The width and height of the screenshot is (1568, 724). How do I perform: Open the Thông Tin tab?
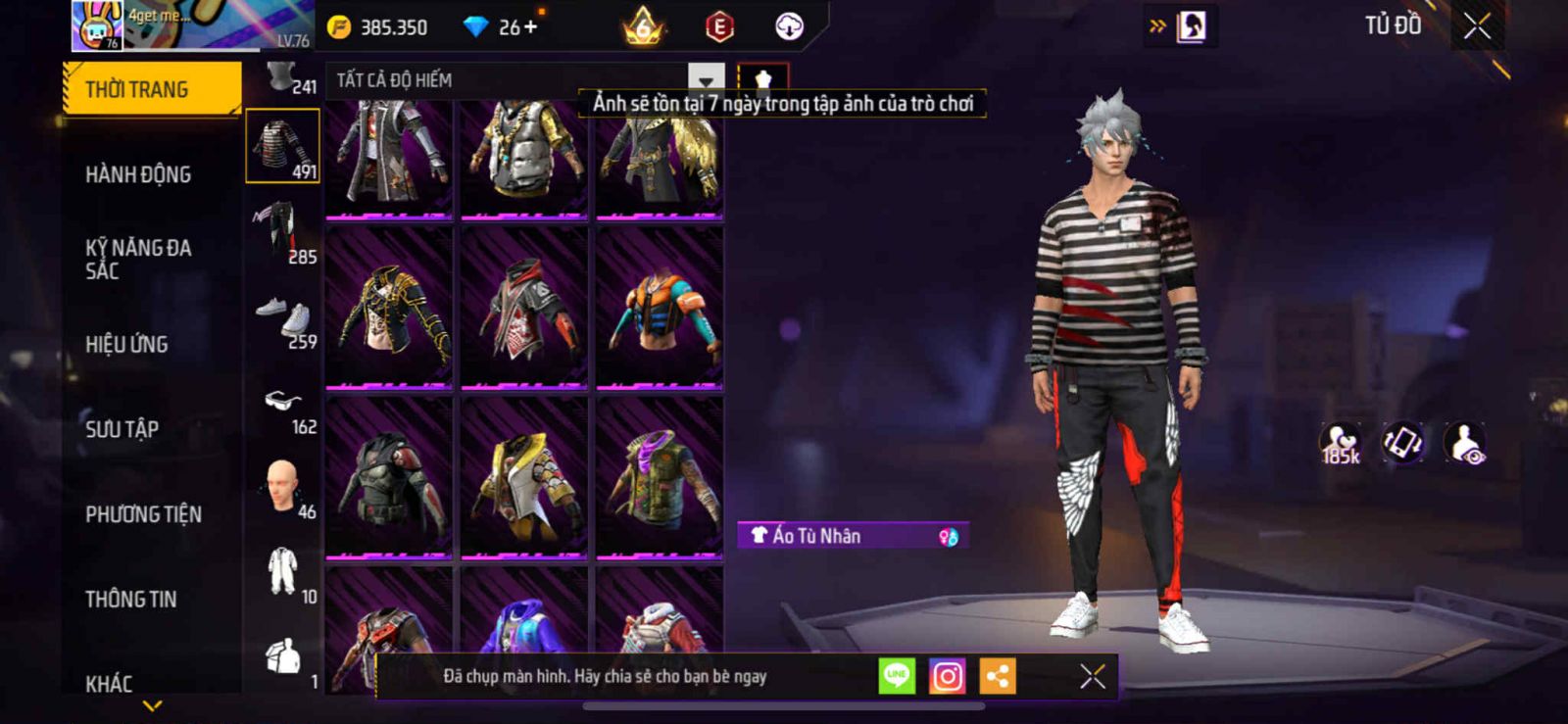click(130, 600)
